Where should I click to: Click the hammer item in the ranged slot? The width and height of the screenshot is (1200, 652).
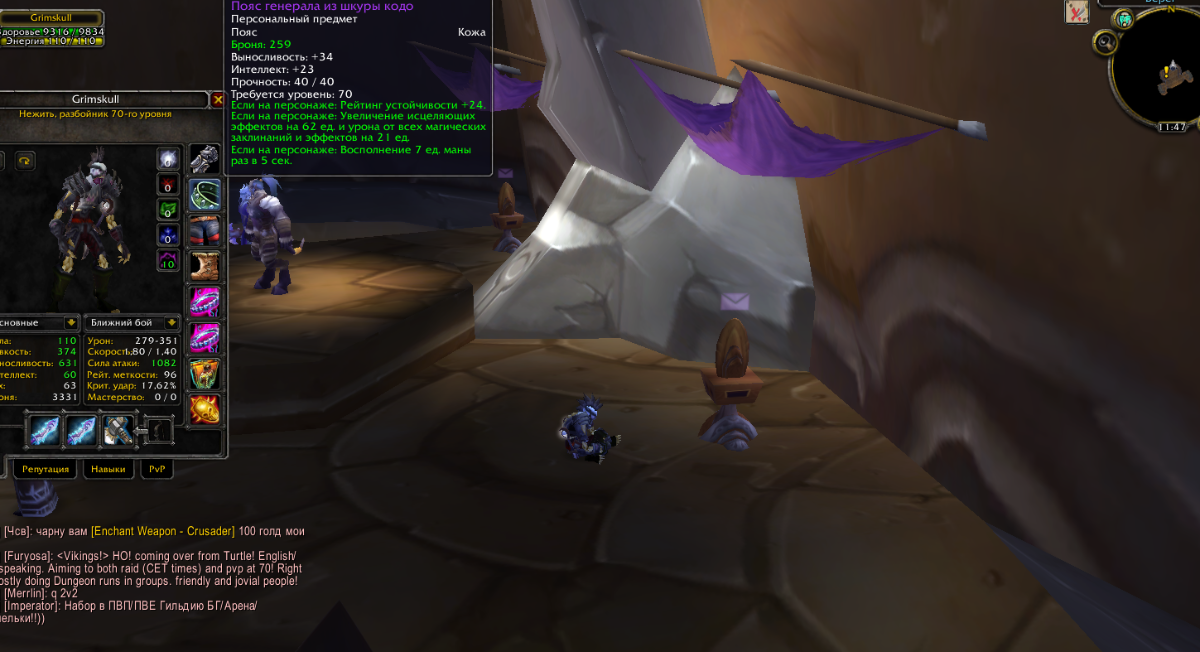pos(118,431)
